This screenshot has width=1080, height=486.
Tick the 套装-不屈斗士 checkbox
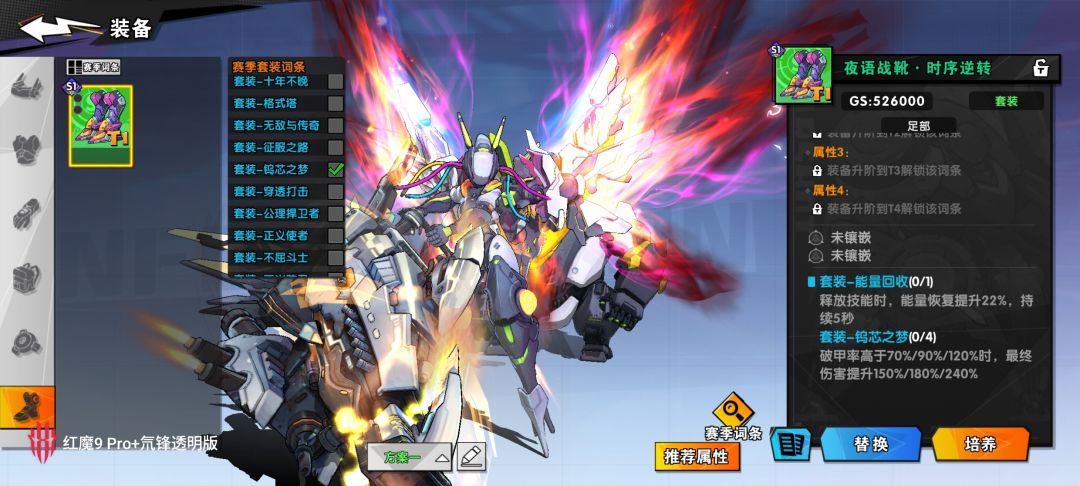pos(336,257)
